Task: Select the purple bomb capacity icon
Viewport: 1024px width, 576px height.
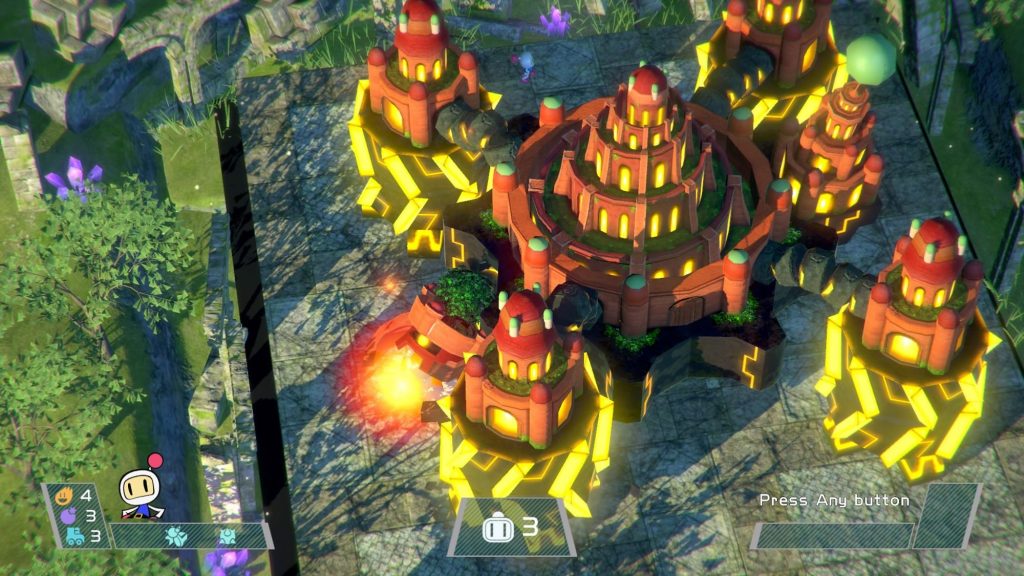Action: [69, 515]
